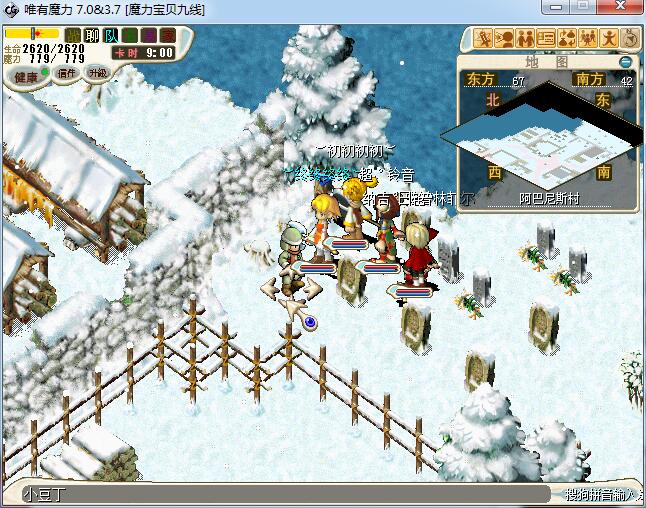Open the 健康 health status button
Viewport: 646px width, 508px height.
[x=27, y=76]
